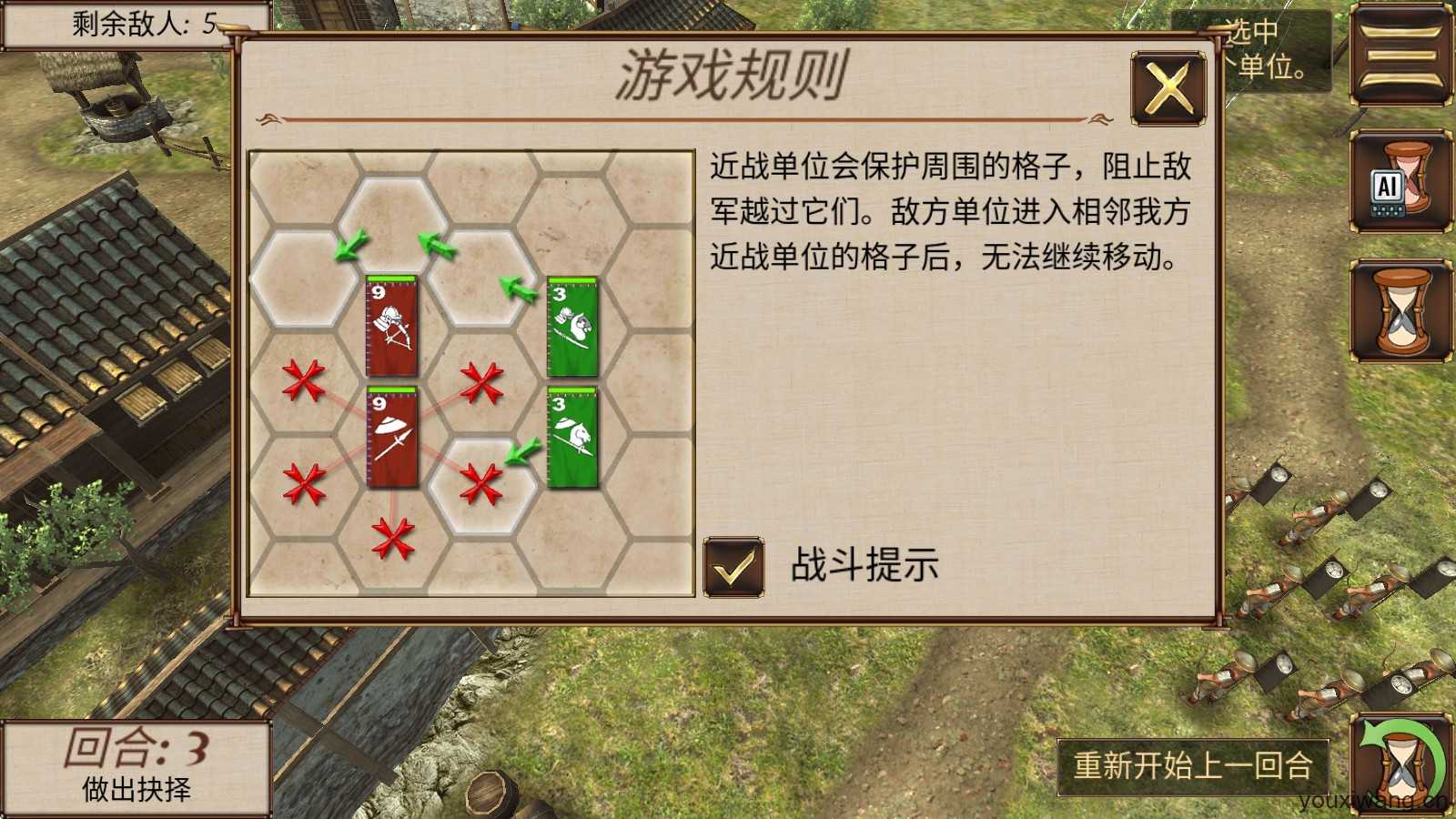Screen dimensions: 1456x819
Task: Click the green restart hourglass icon
Action: click(x=1401, y=764)
